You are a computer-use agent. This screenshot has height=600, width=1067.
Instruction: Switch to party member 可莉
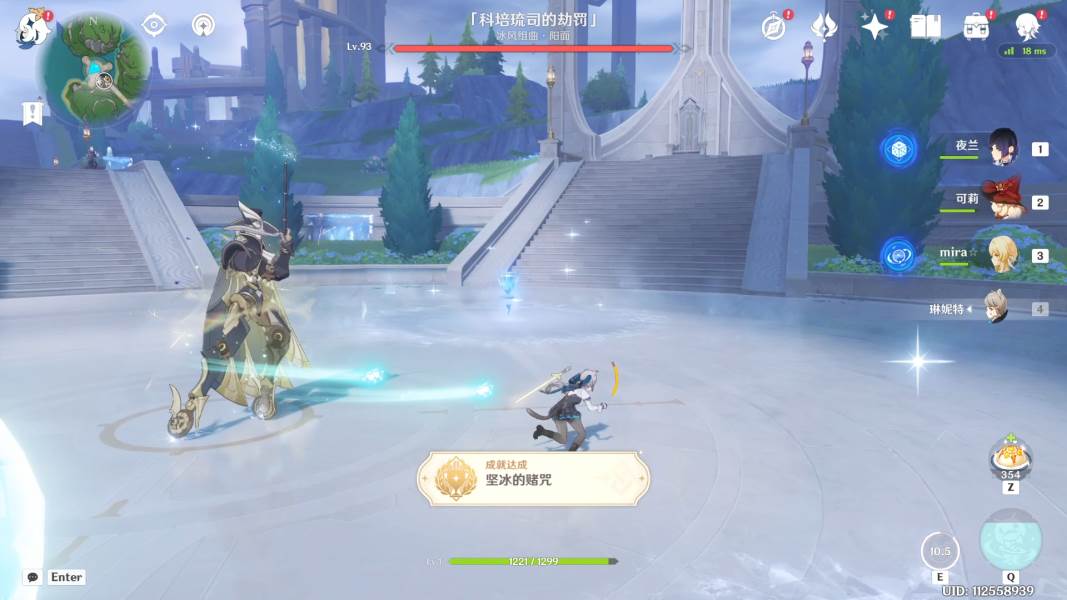coord(1000,201)
